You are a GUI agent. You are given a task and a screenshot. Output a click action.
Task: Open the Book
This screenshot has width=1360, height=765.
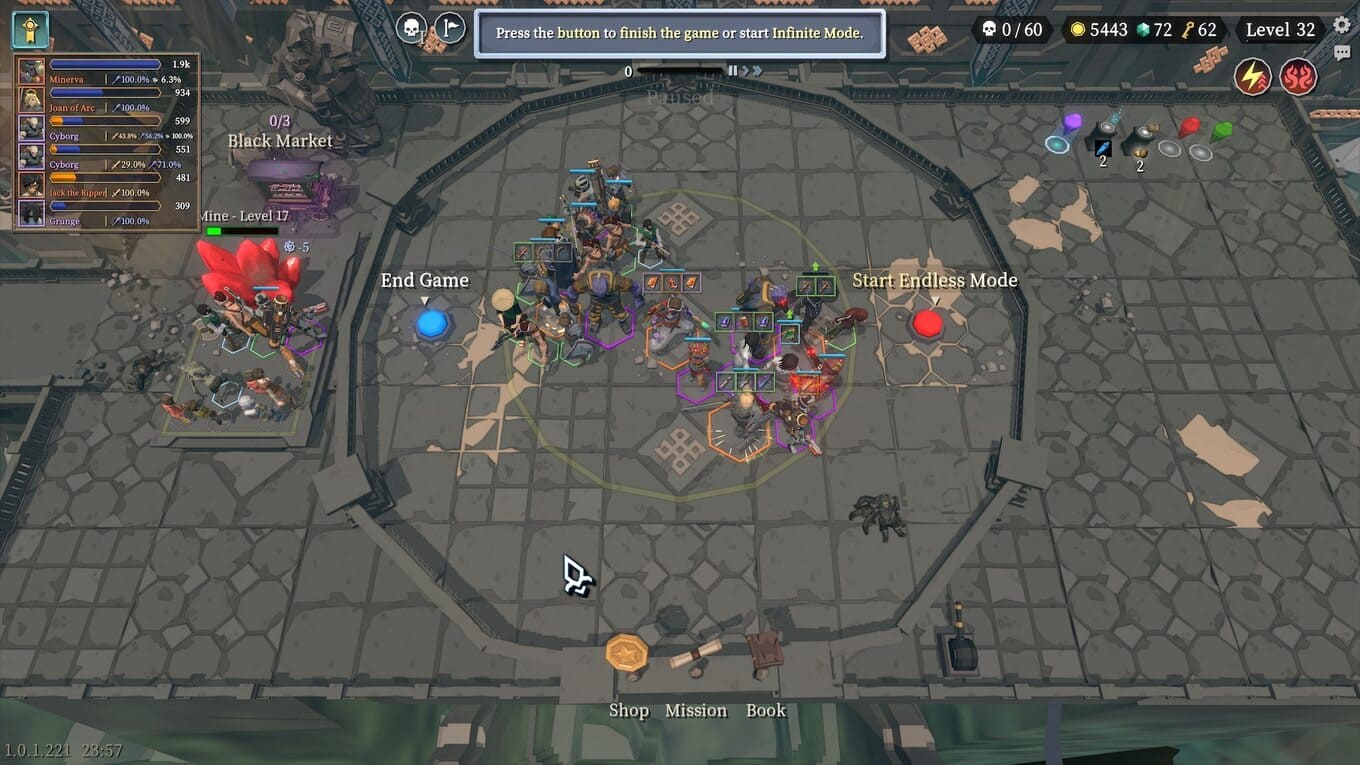(765, 654)
